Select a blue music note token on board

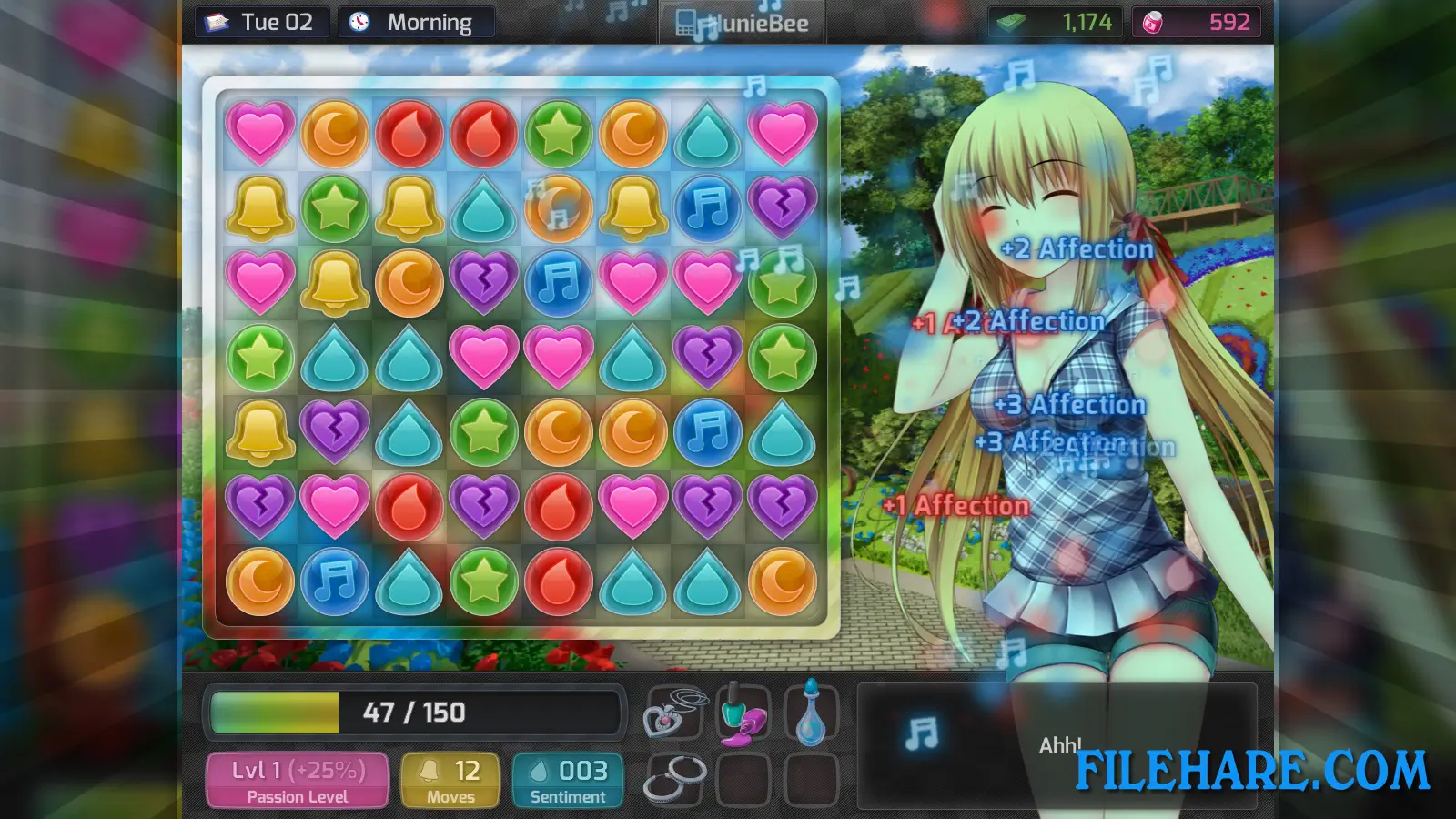pos(334,581)
